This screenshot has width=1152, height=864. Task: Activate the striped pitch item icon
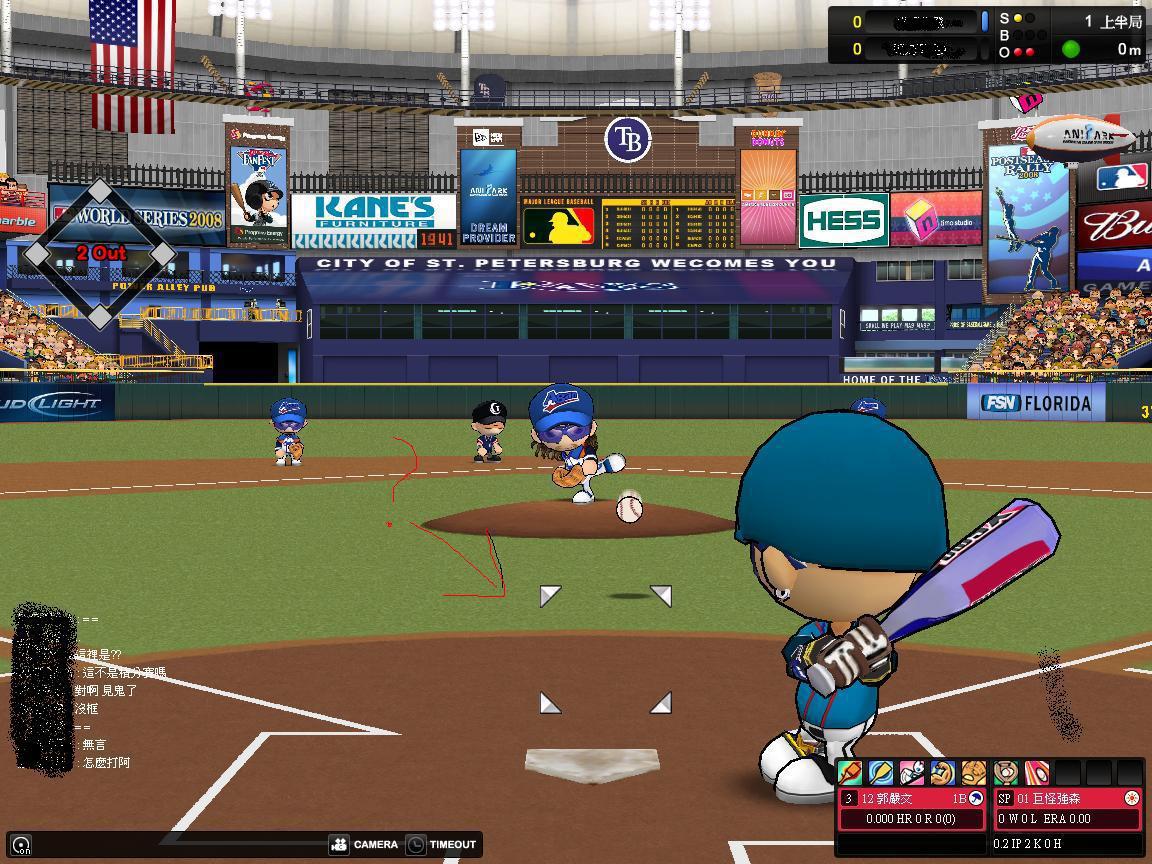point(1037,773)
